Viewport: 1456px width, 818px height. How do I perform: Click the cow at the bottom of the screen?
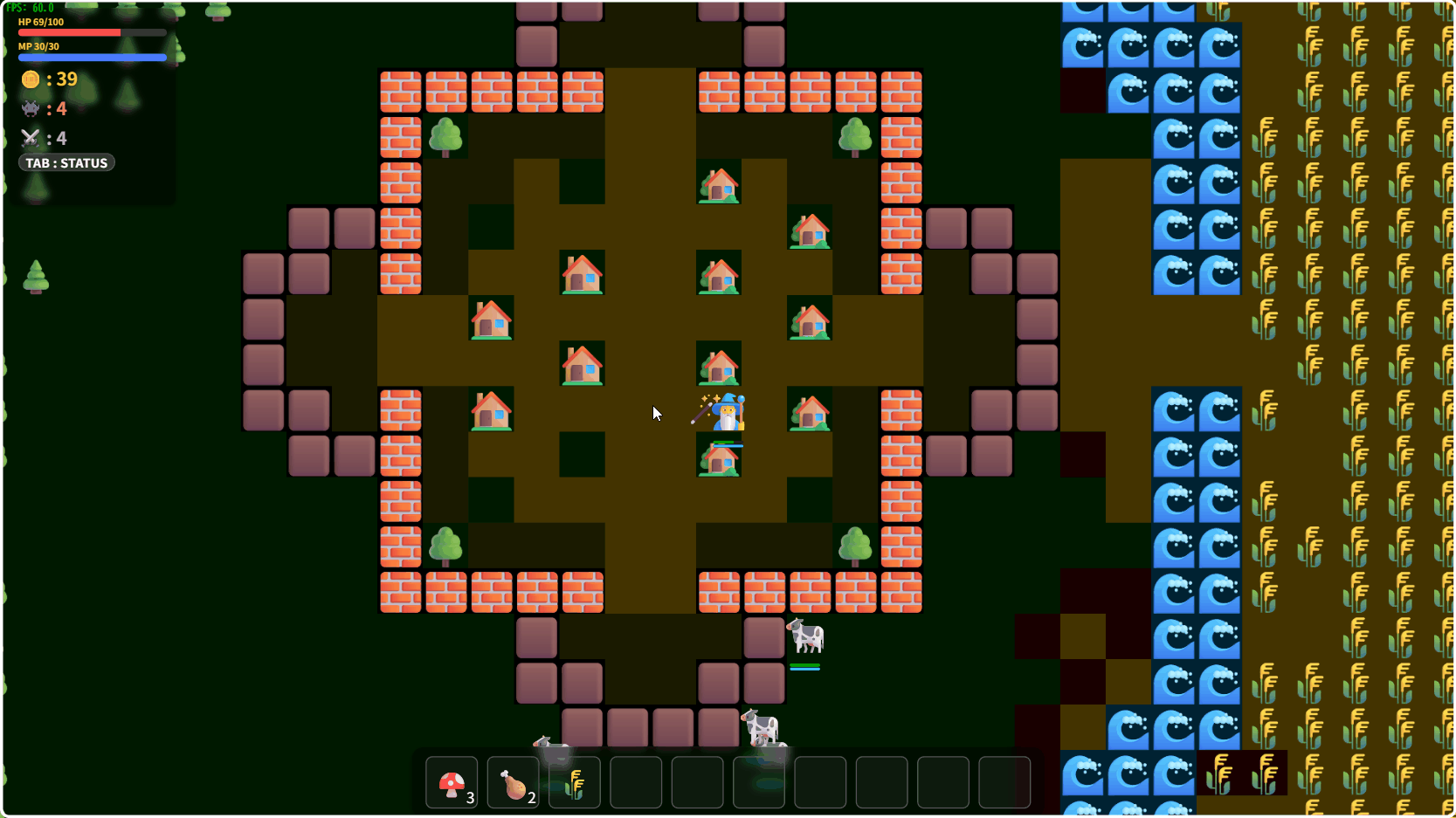(x=761, y=726)
